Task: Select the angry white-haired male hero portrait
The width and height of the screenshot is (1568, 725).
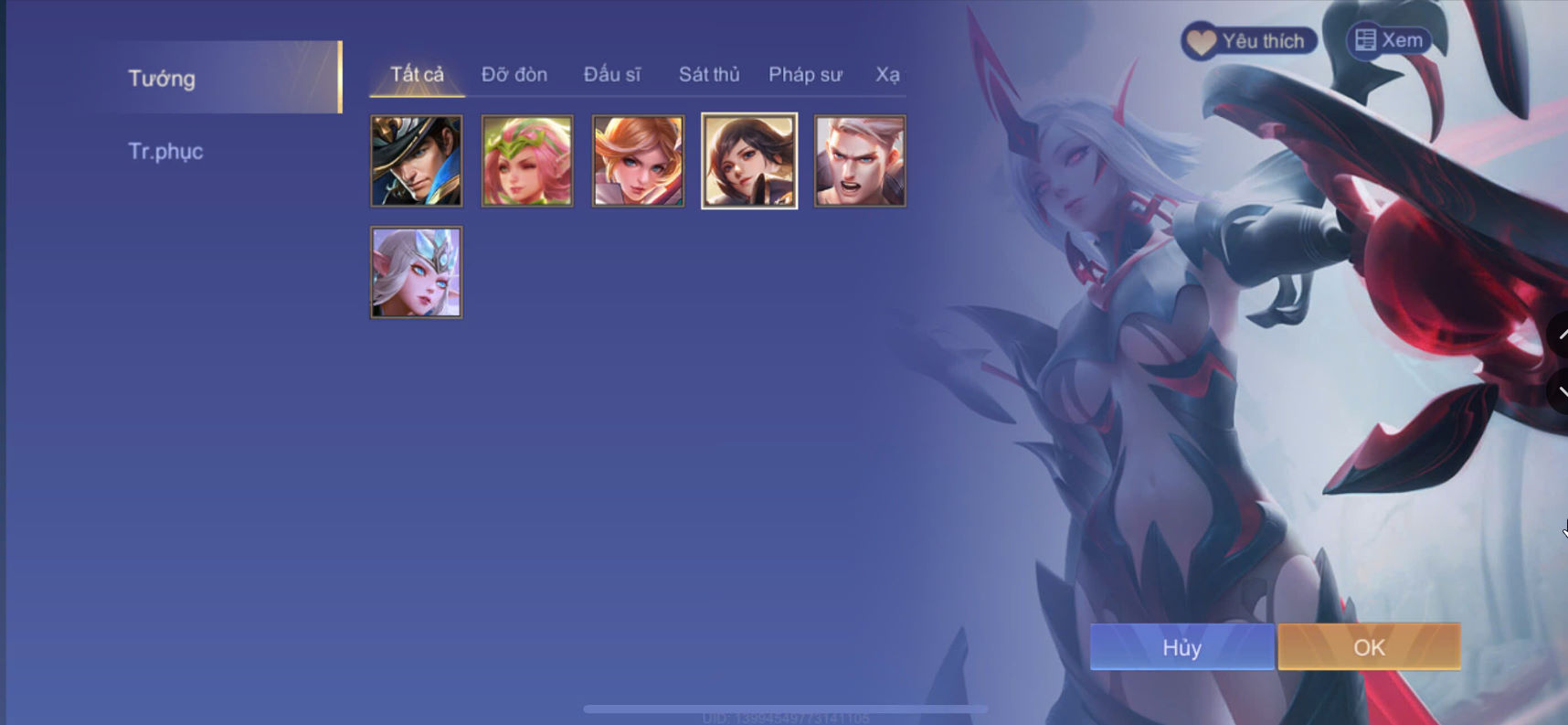Action: click(860, 161)
